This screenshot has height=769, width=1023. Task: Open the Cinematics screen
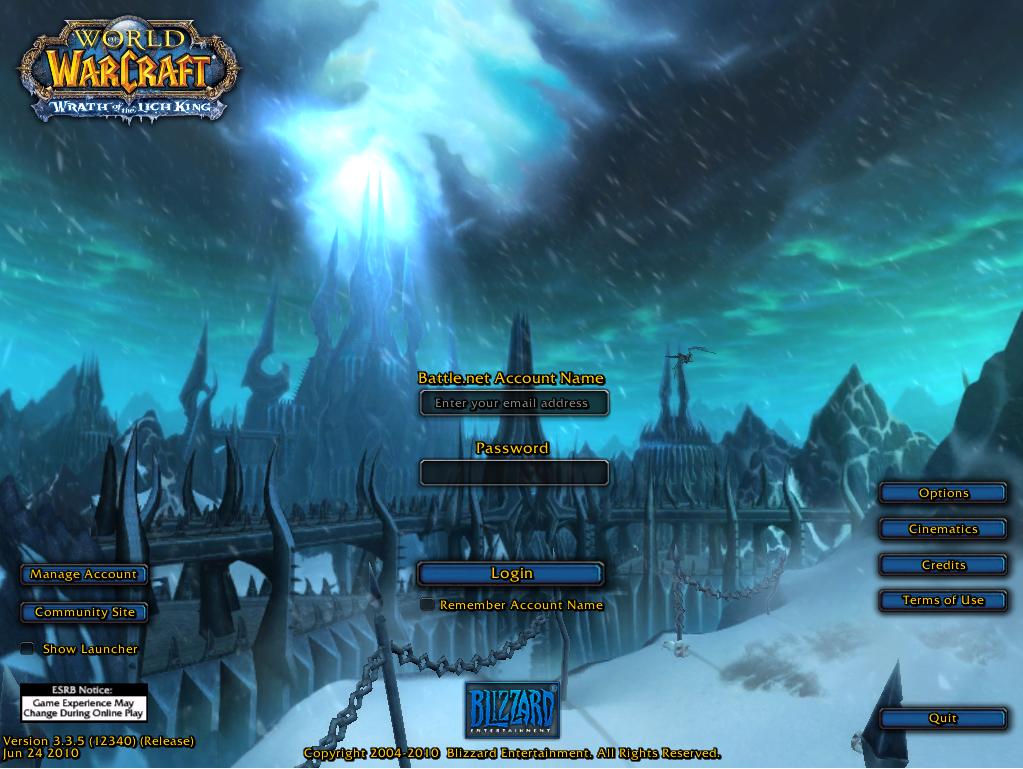click(x=943, y=529)
